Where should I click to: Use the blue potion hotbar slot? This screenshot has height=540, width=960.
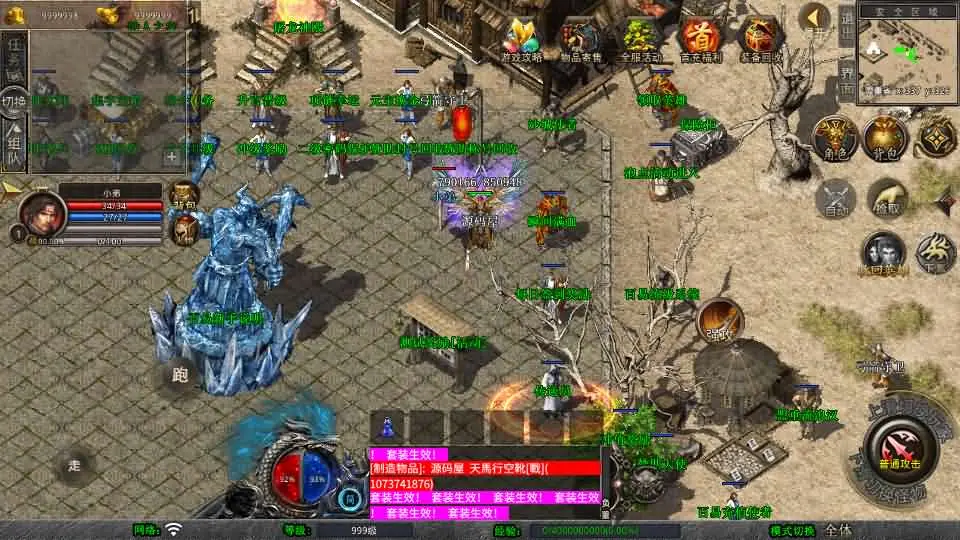click(388, 425)
